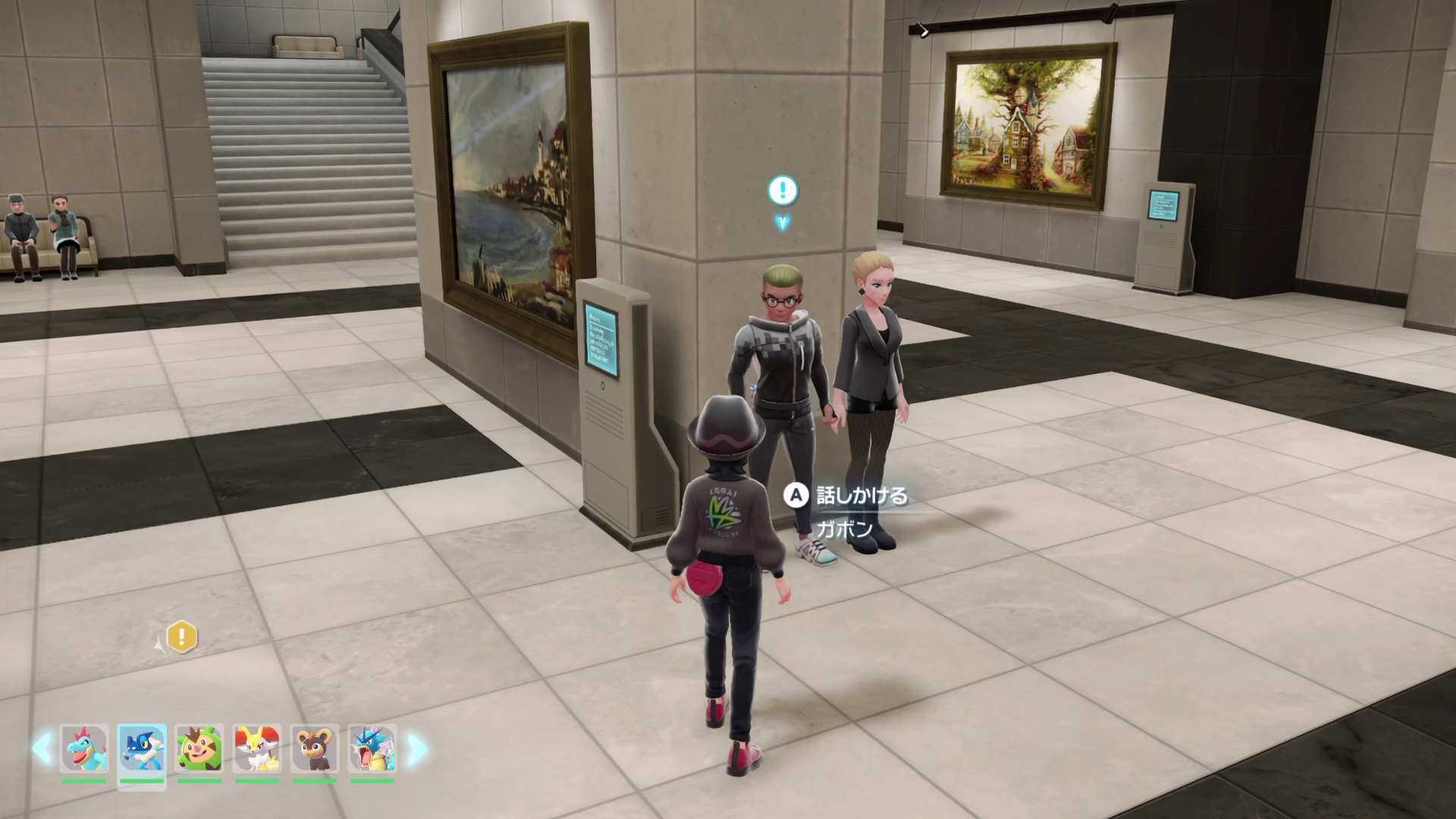Image resolution: width=1456 pixels, height=819 pixels.
Task: Choose the Chespin party slot
Action: click(x=199, y=748)
